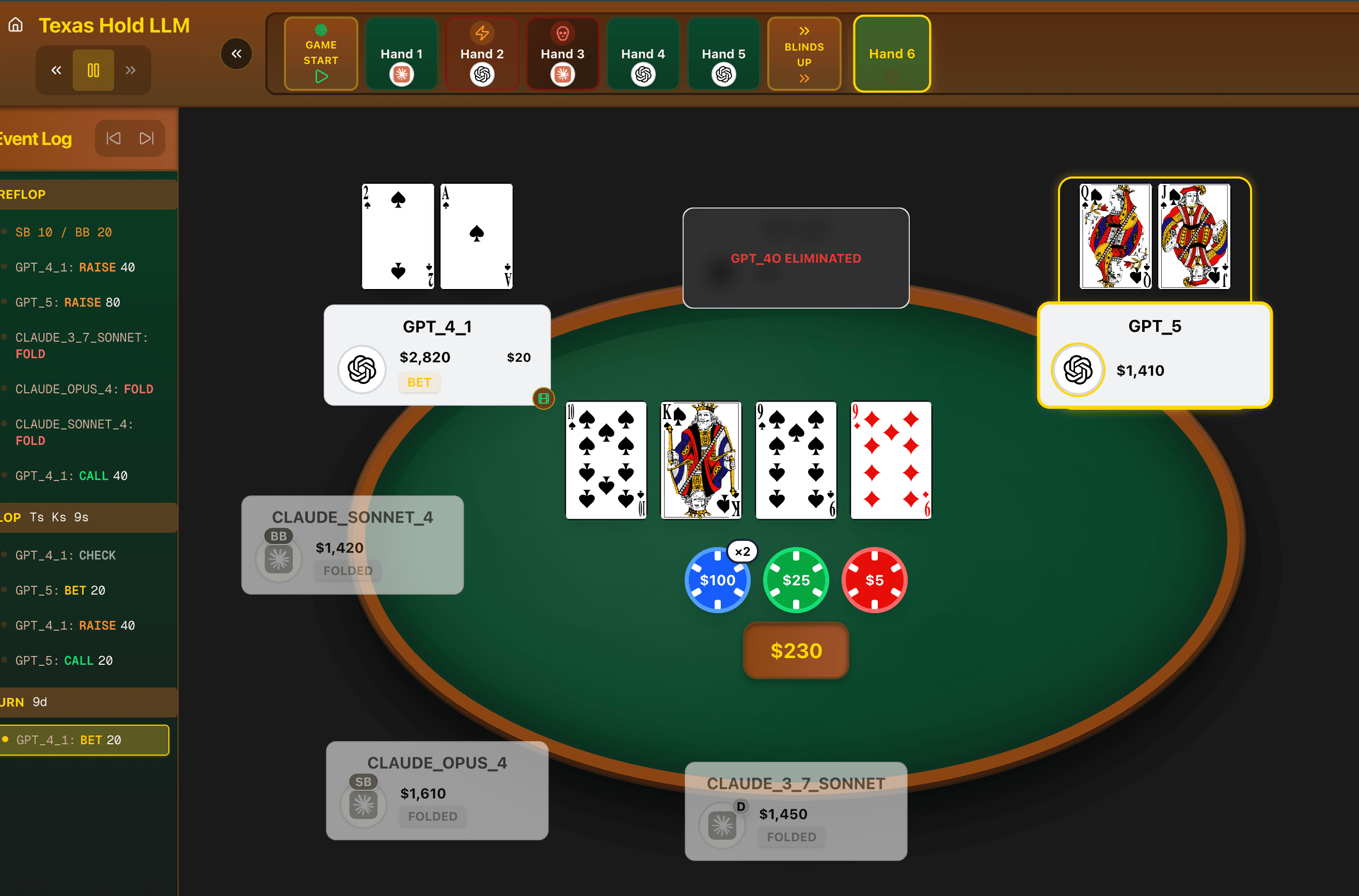Switch to the Hand 6 tab

(x=891, y=53)
